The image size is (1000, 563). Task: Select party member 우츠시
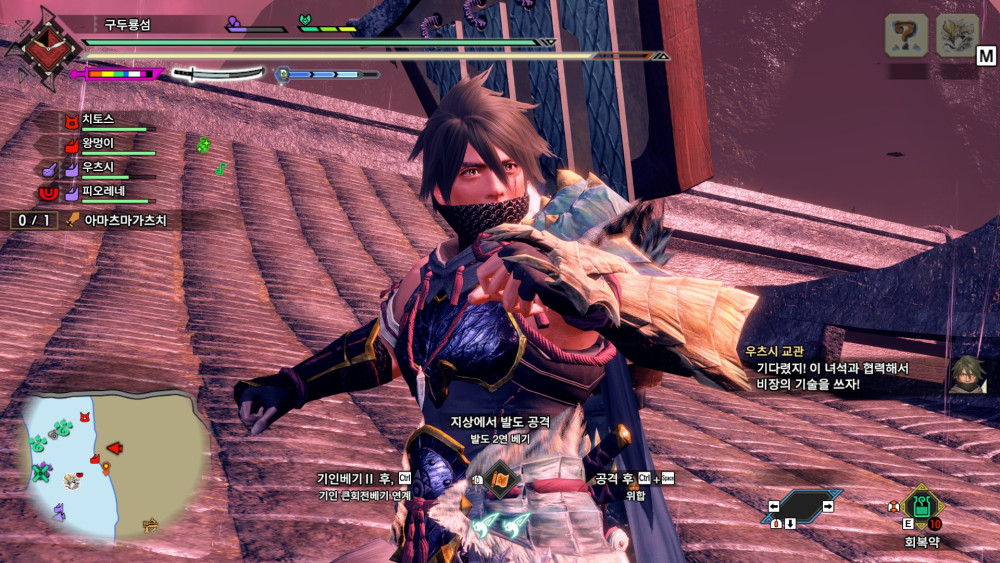click(96, 167)
